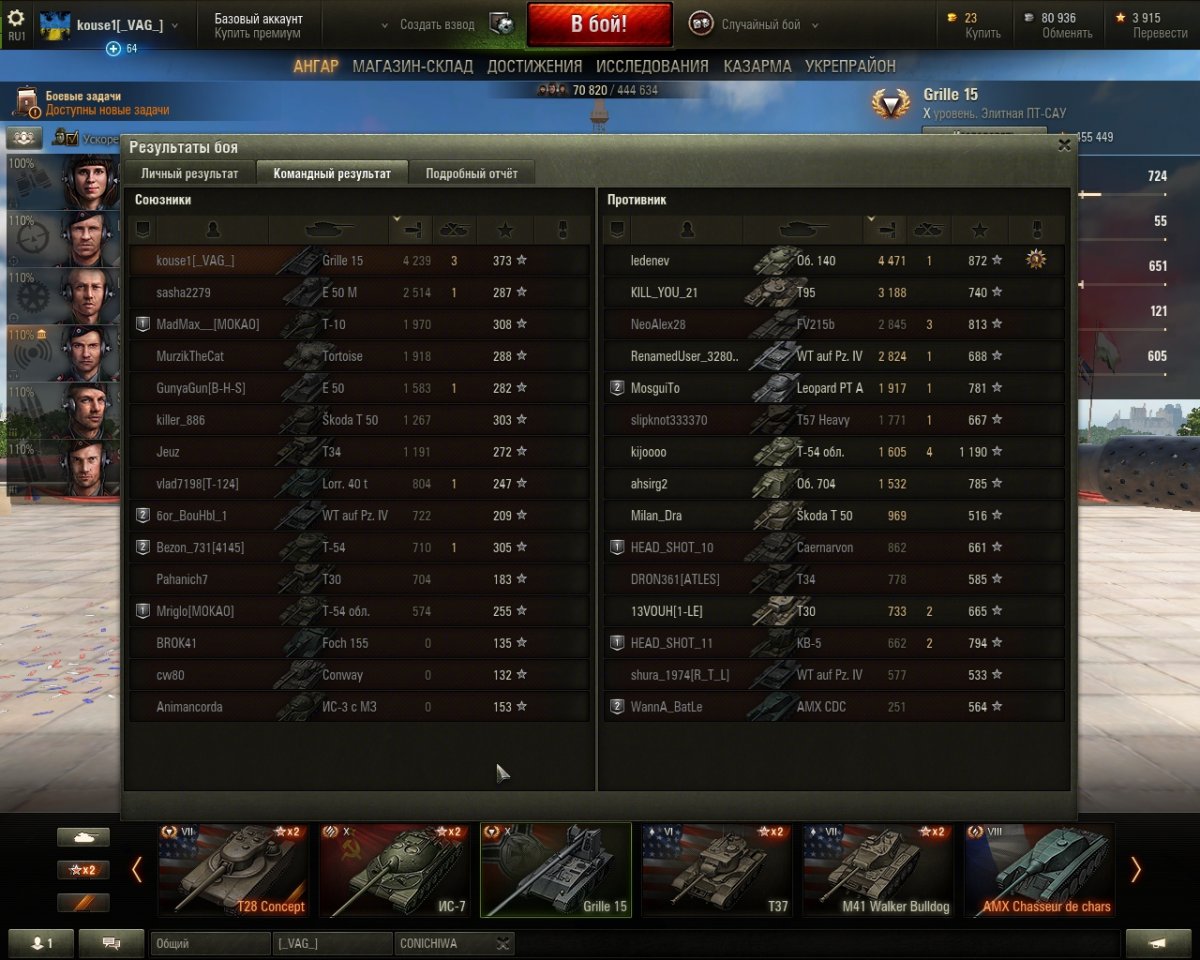Open the Подробный отчёт tab

[x=472, y=173]
